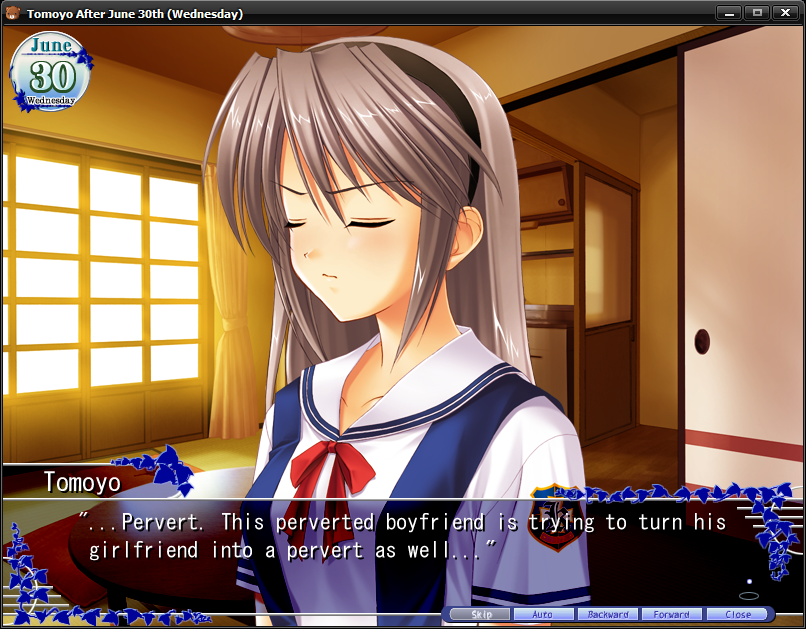
Task: Maximize the game window
Action: [756, 13]
